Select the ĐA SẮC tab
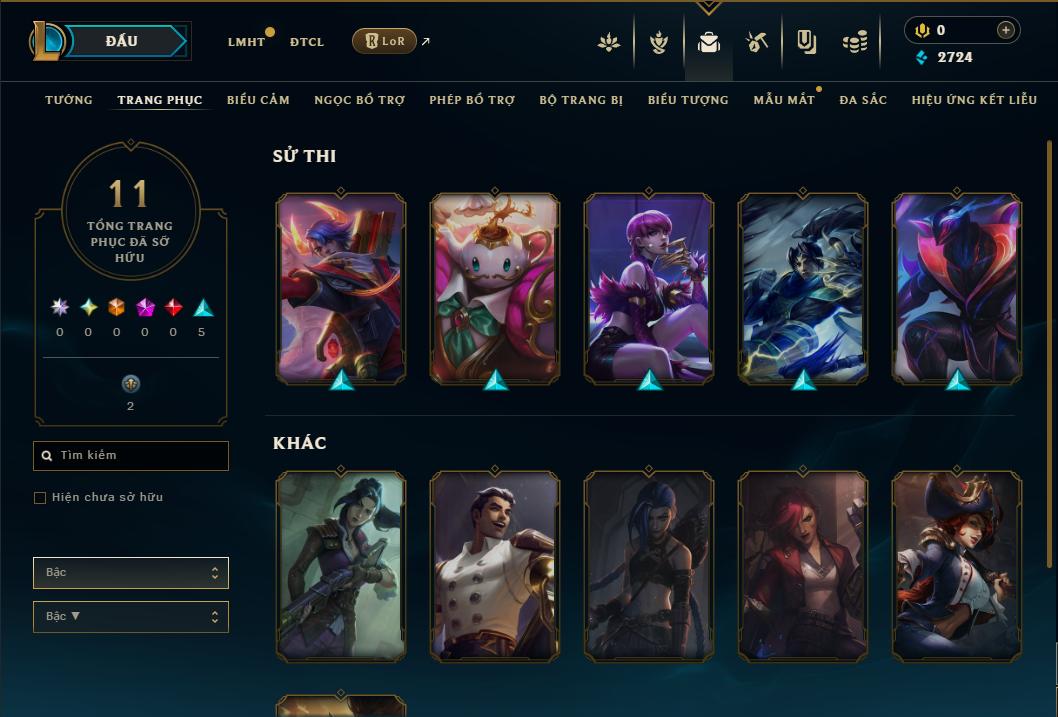1058x717 pixels. [x=863, y=100]
